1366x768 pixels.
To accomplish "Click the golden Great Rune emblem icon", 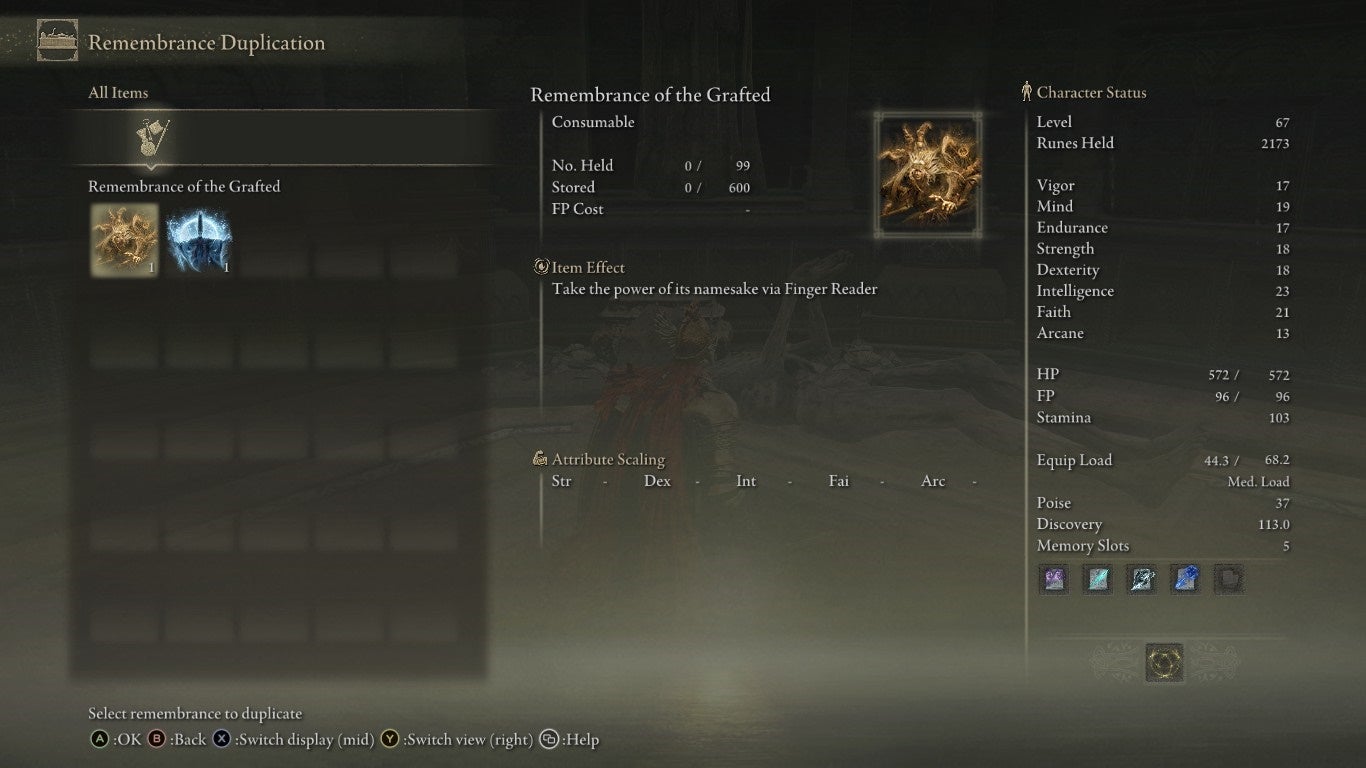I will tap(1164, 662).
